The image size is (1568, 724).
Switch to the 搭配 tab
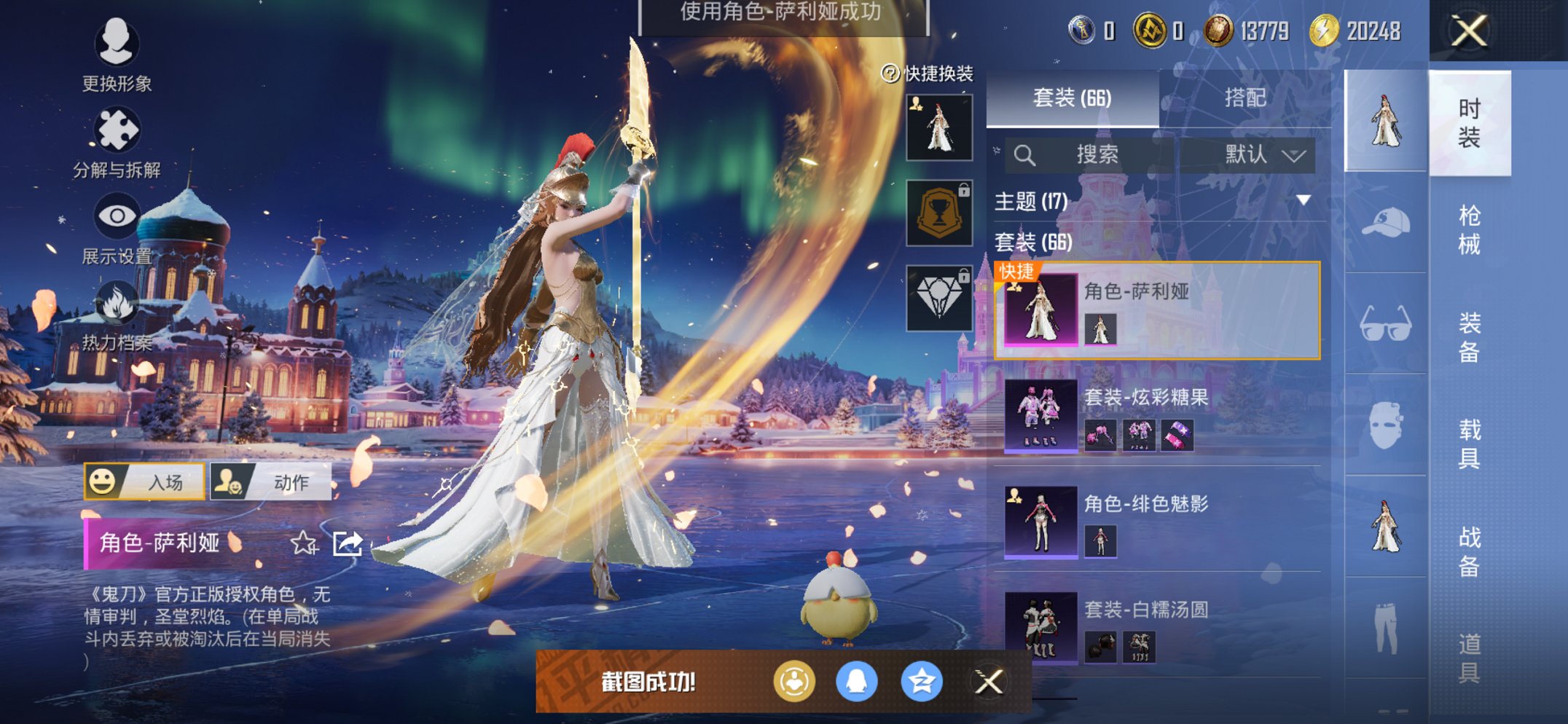tap(1244, 98)
